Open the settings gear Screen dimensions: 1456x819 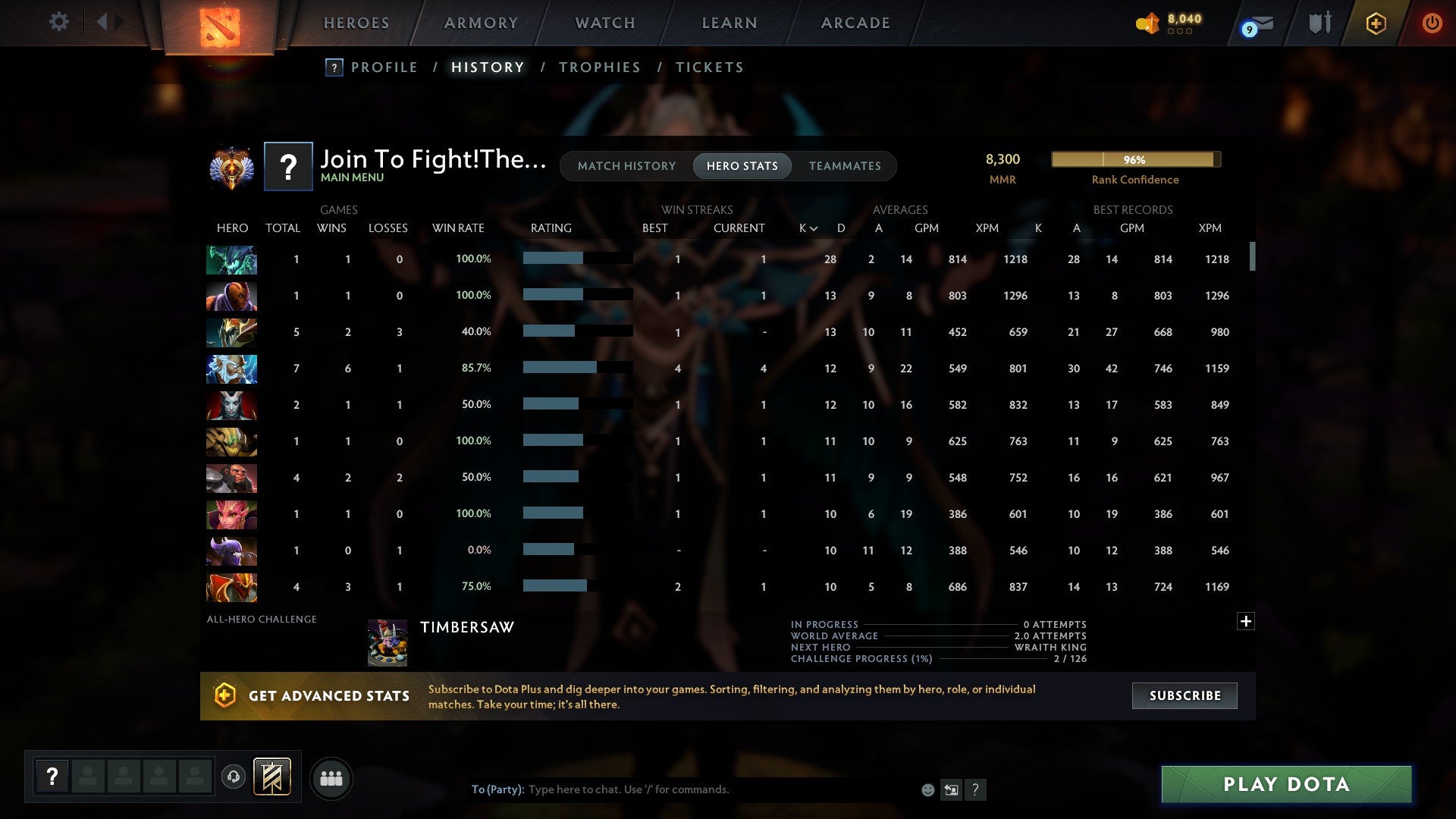(x=58, y=21)
